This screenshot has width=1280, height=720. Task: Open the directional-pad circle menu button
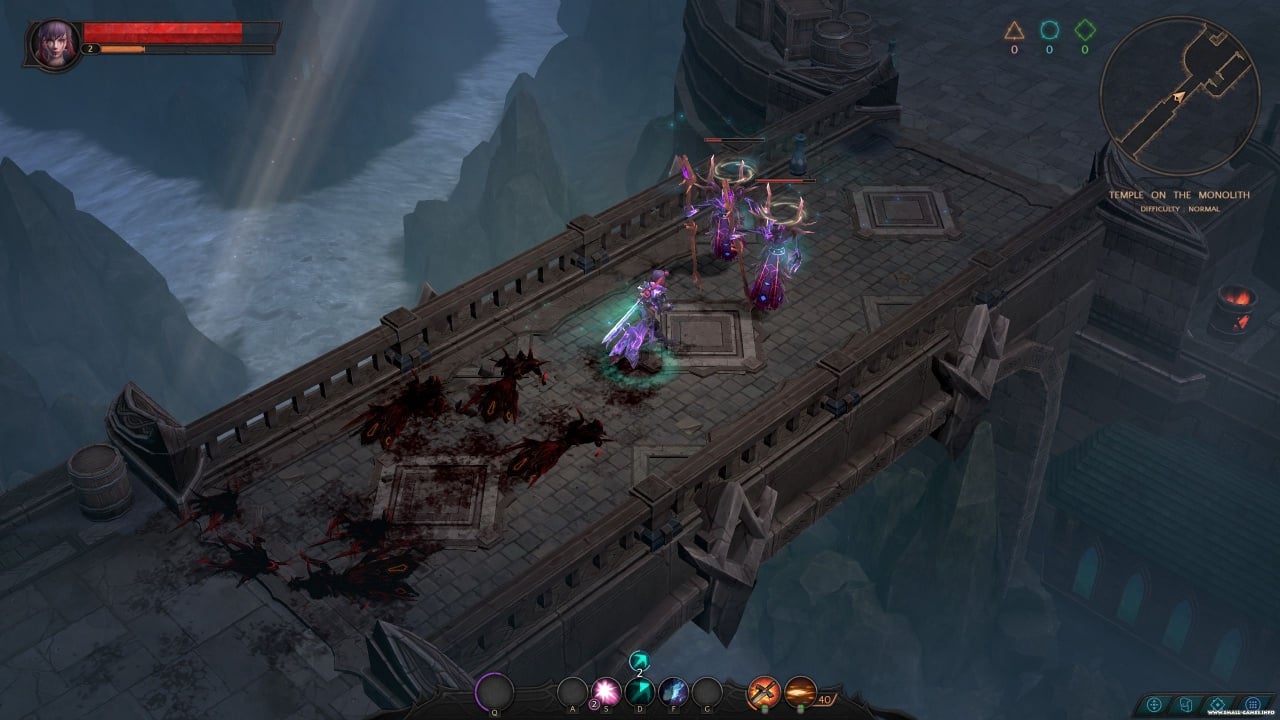pos(1154,704)
